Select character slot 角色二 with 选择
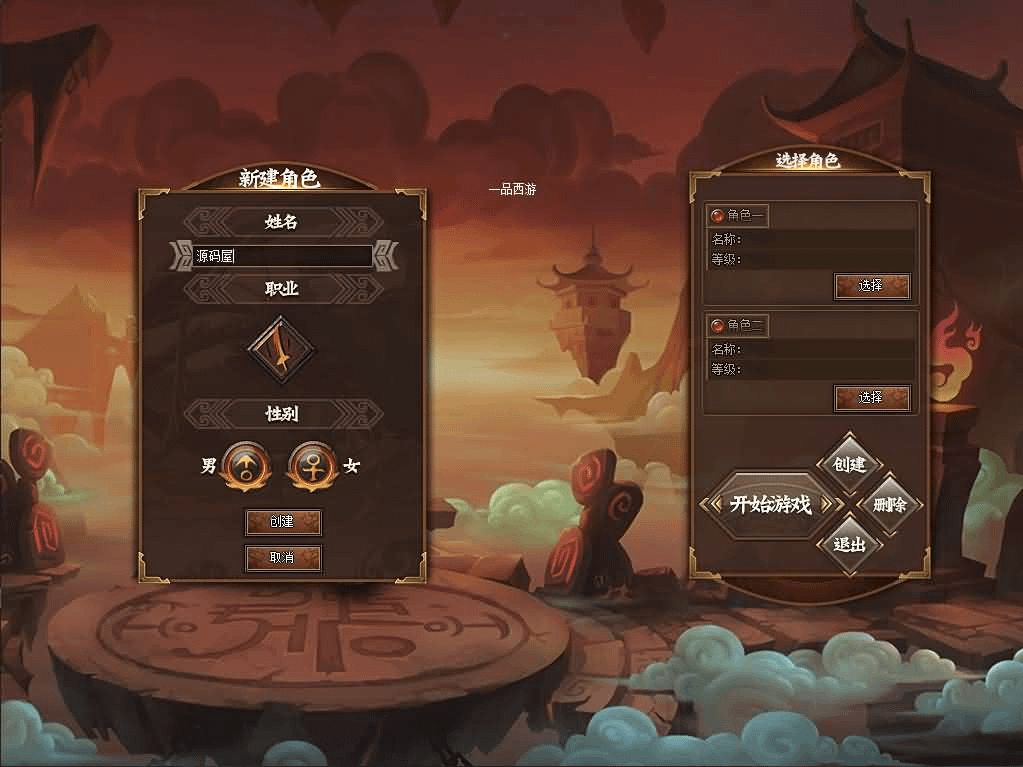This screenshot has width=1023, height=767. point(871,398)
